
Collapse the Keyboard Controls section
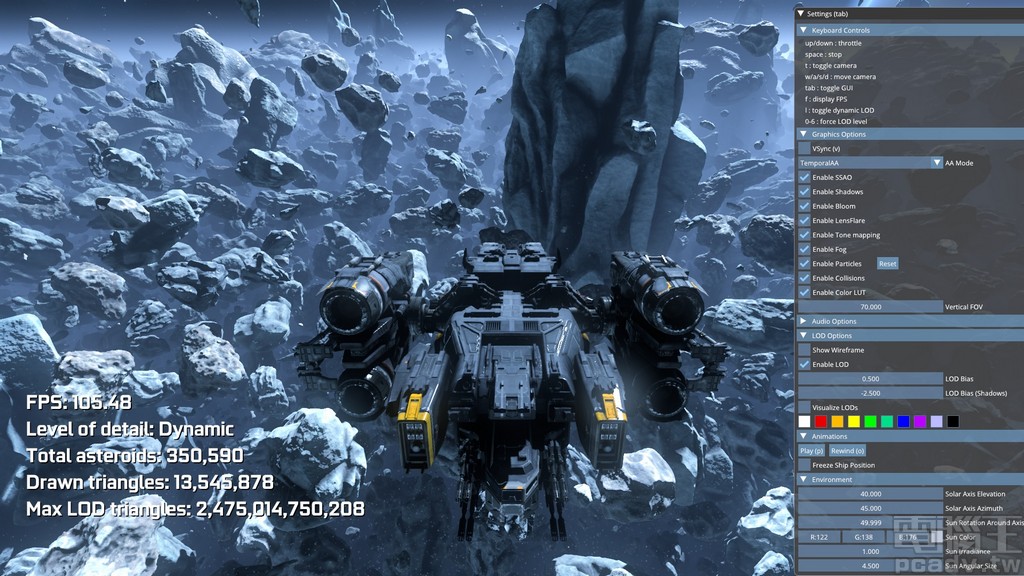coord(802,30)
